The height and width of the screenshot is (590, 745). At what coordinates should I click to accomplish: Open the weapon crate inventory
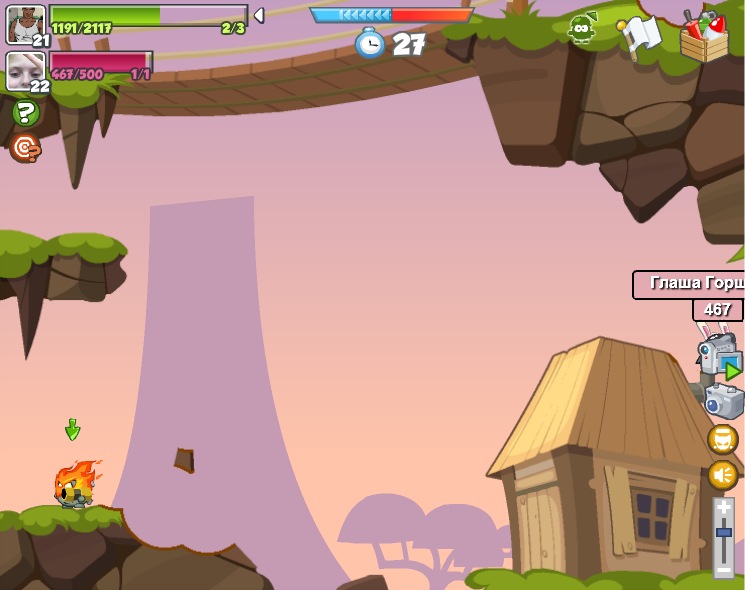704,36
